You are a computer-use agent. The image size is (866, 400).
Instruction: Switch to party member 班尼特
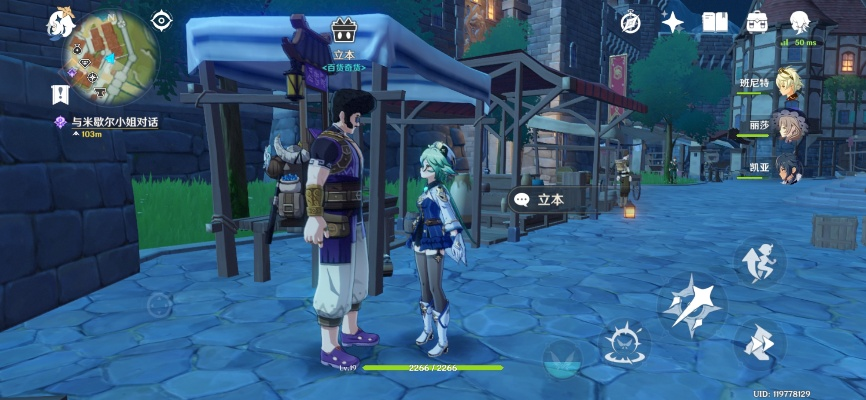(x=790, y=83)
